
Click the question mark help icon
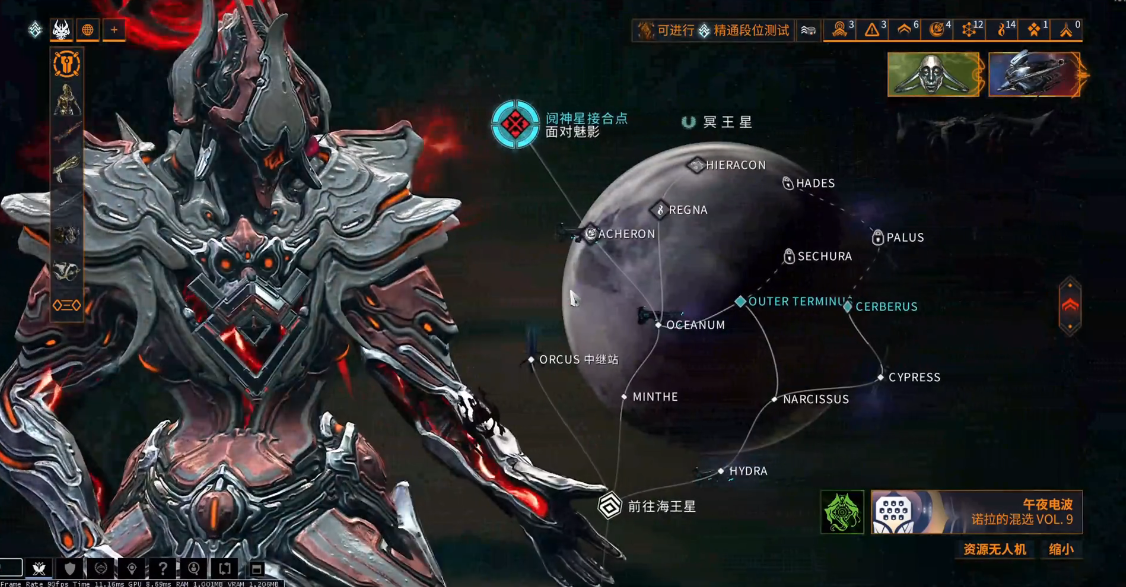point(162,569)
